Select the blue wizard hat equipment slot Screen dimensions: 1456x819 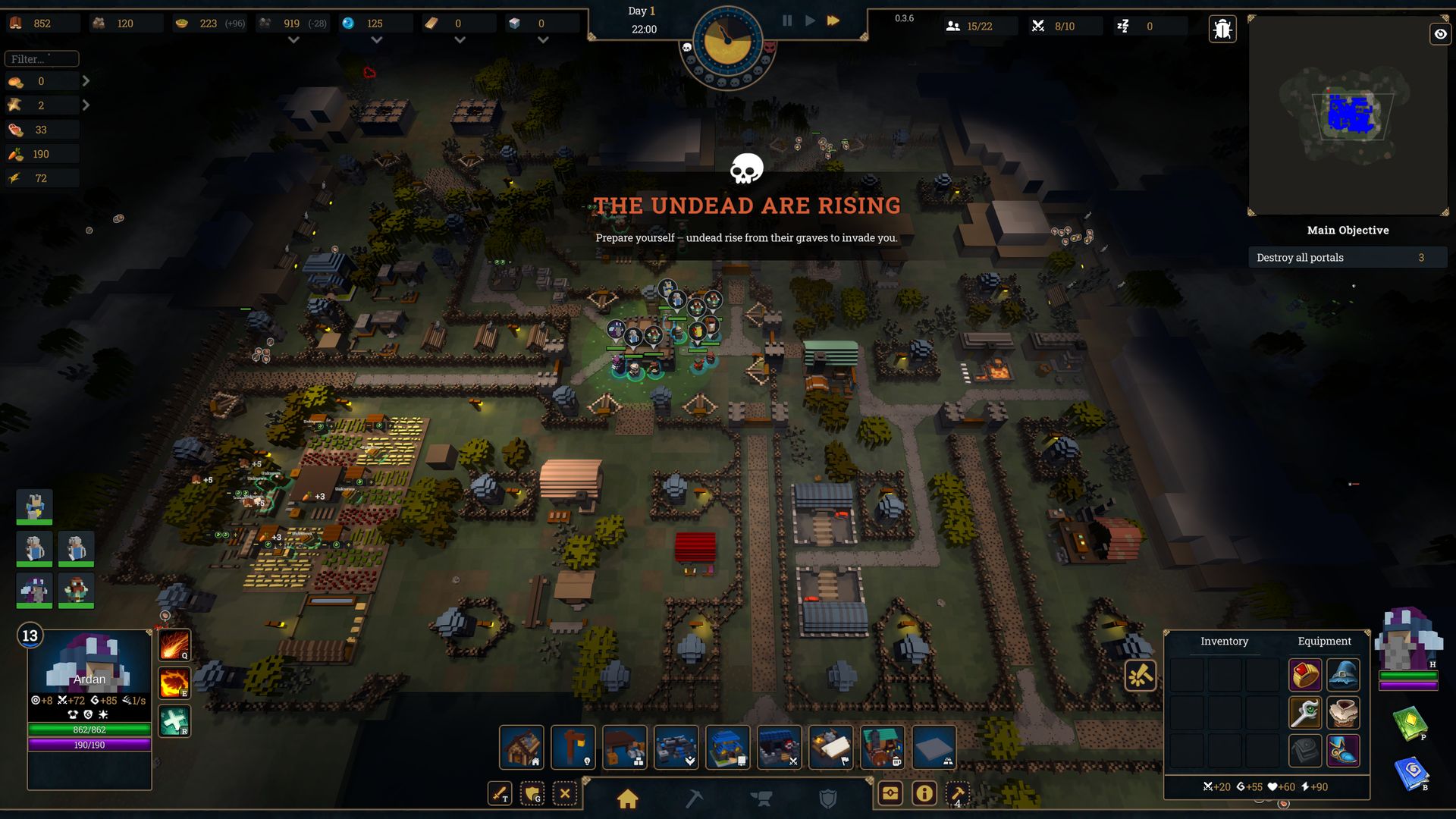(x=1343, y=674)
